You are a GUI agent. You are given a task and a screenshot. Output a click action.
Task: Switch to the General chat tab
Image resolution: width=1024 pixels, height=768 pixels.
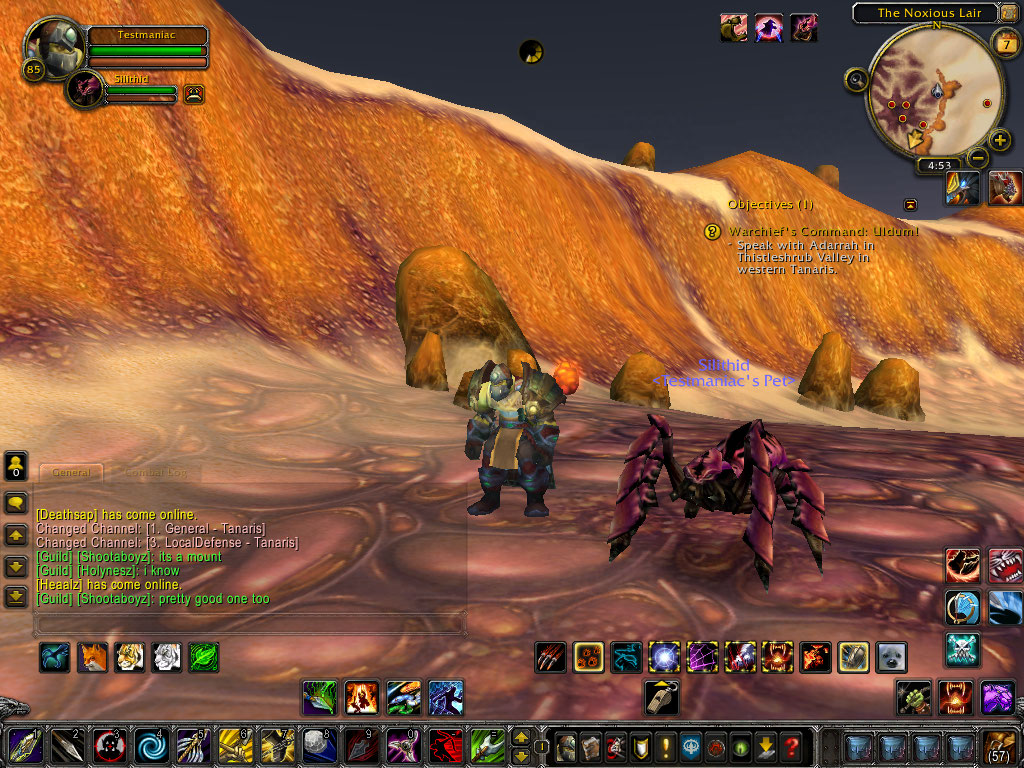(71, 472)
